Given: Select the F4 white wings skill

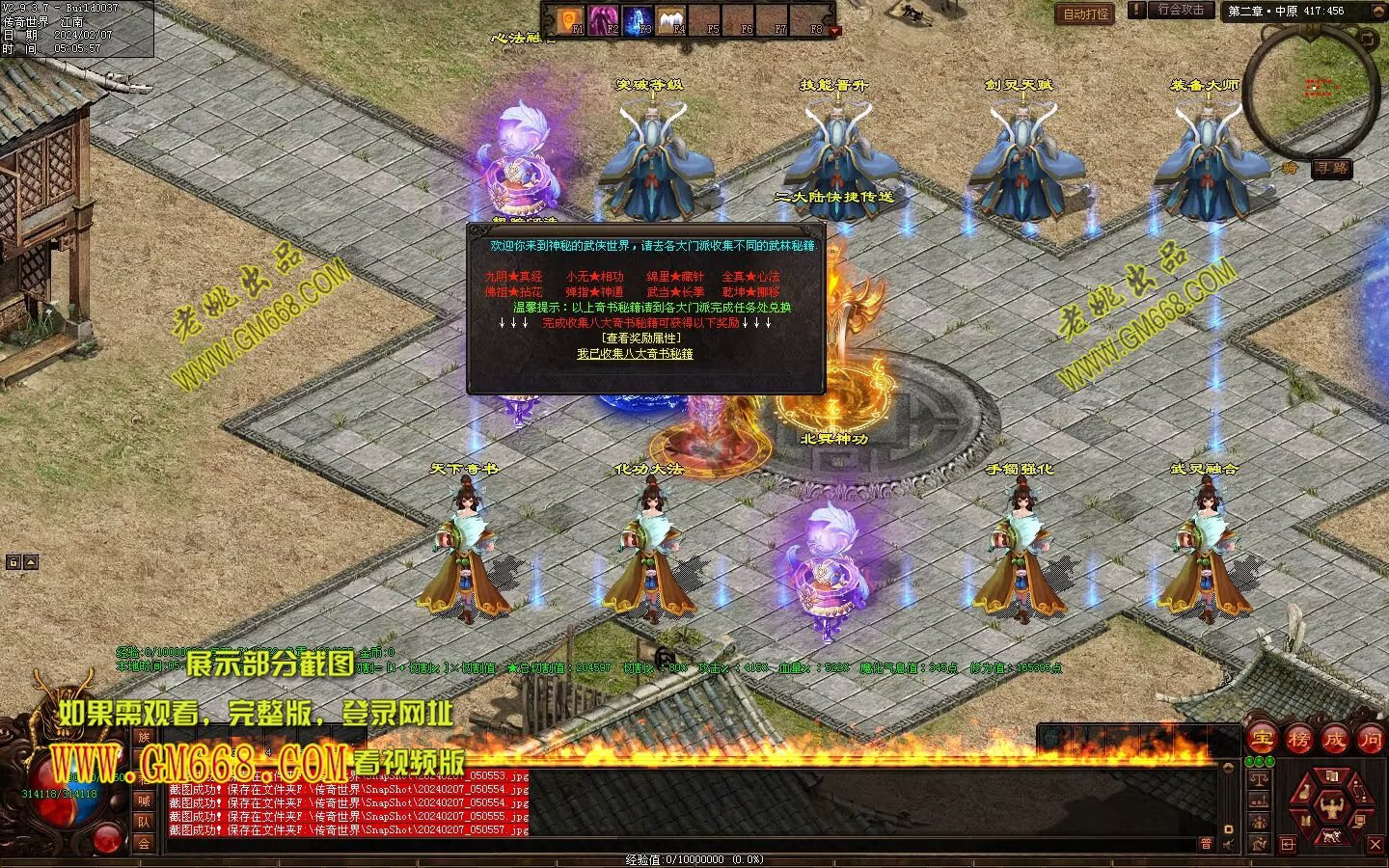Looking at the screenshot, I should [671, 19].
